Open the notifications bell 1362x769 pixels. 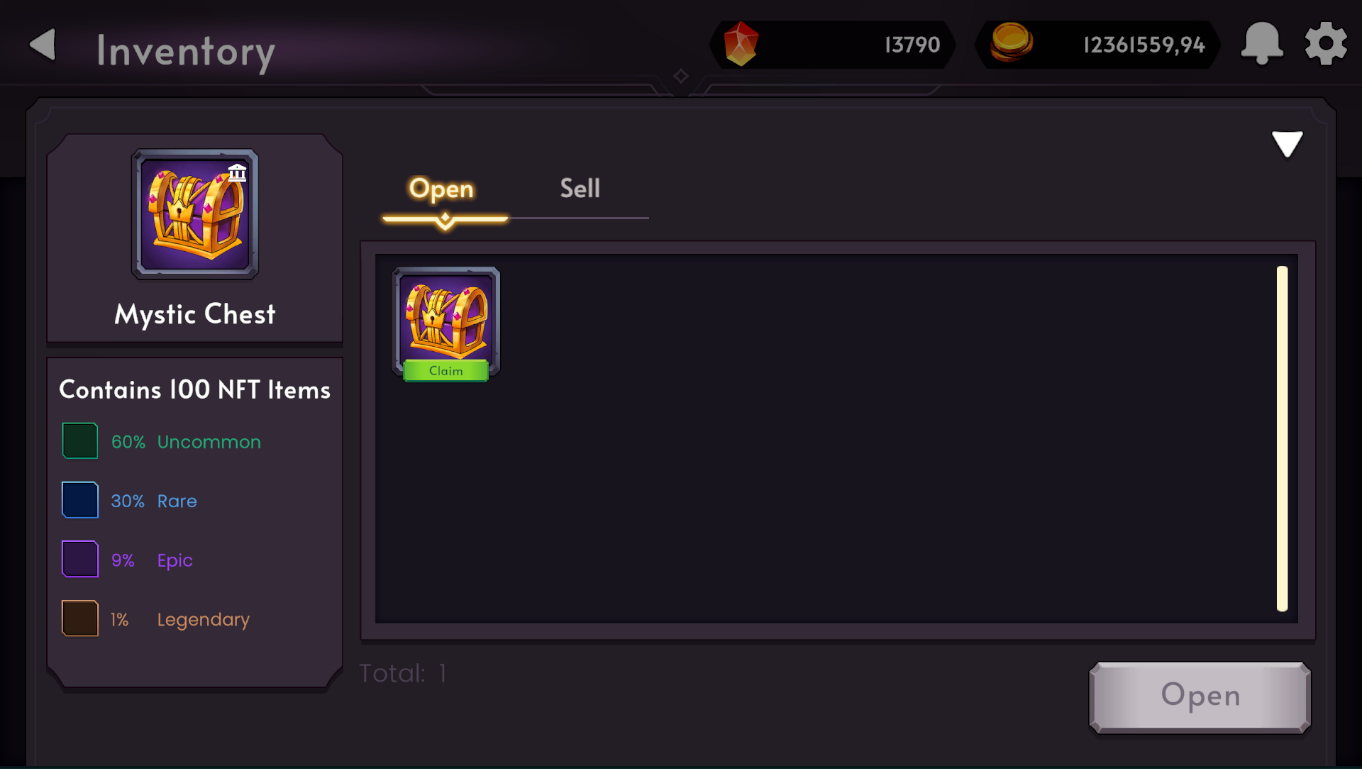1262,44
